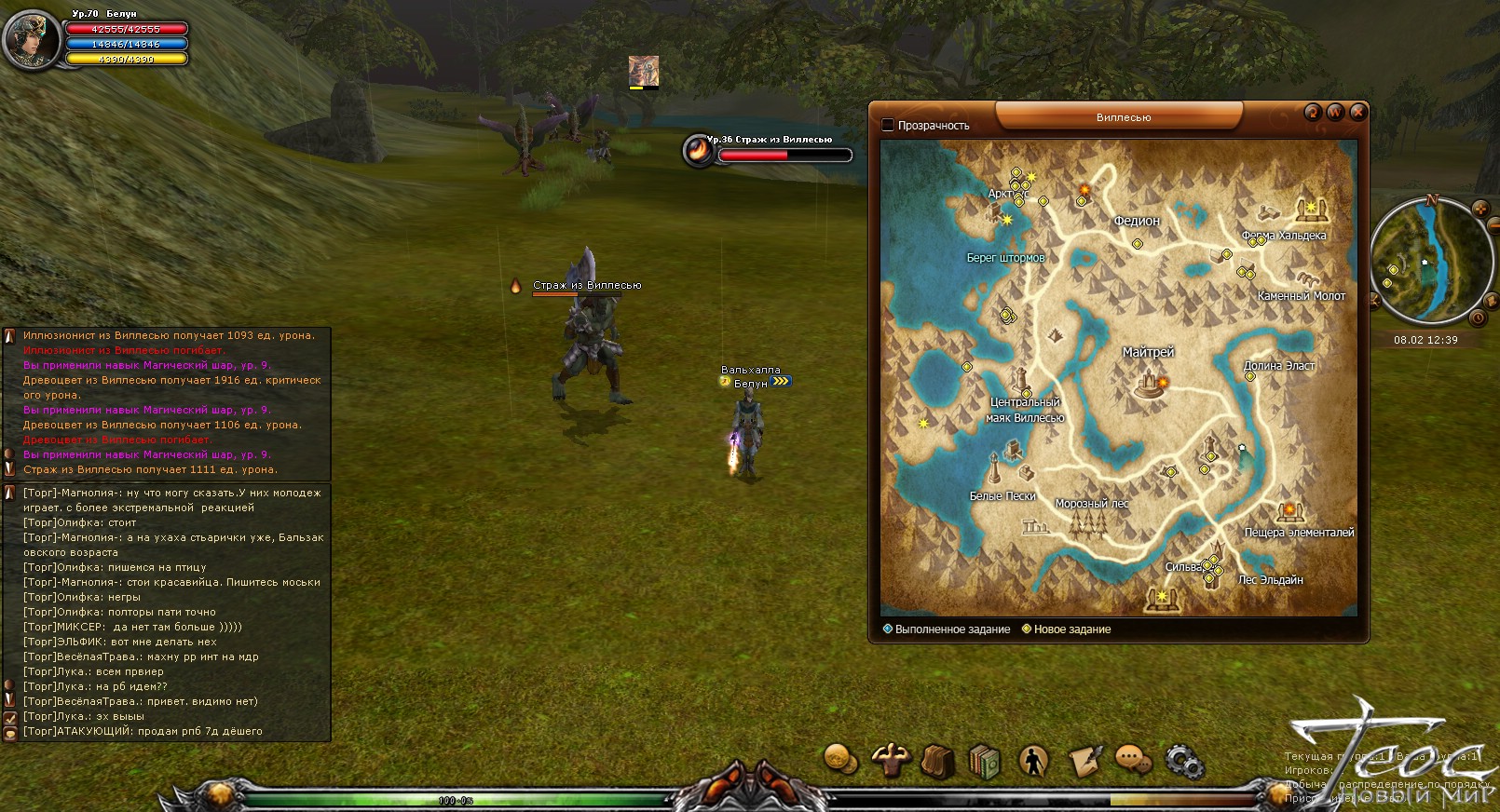Open the speech bubbles chat icon
This screenshot has height=812, width=1500.
1133,761
